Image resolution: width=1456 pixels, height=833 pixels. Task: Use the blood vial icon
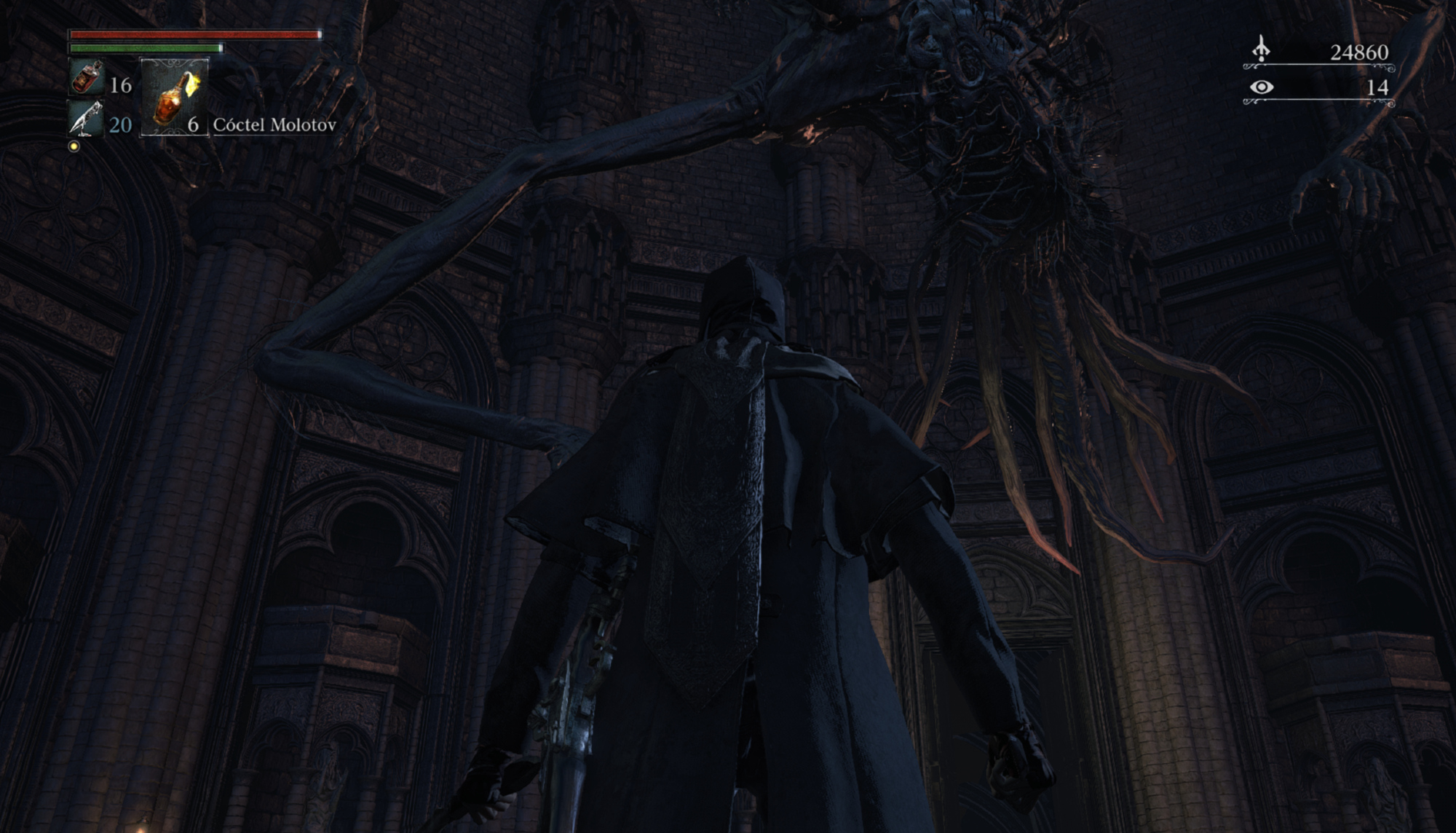pos(86,78)
